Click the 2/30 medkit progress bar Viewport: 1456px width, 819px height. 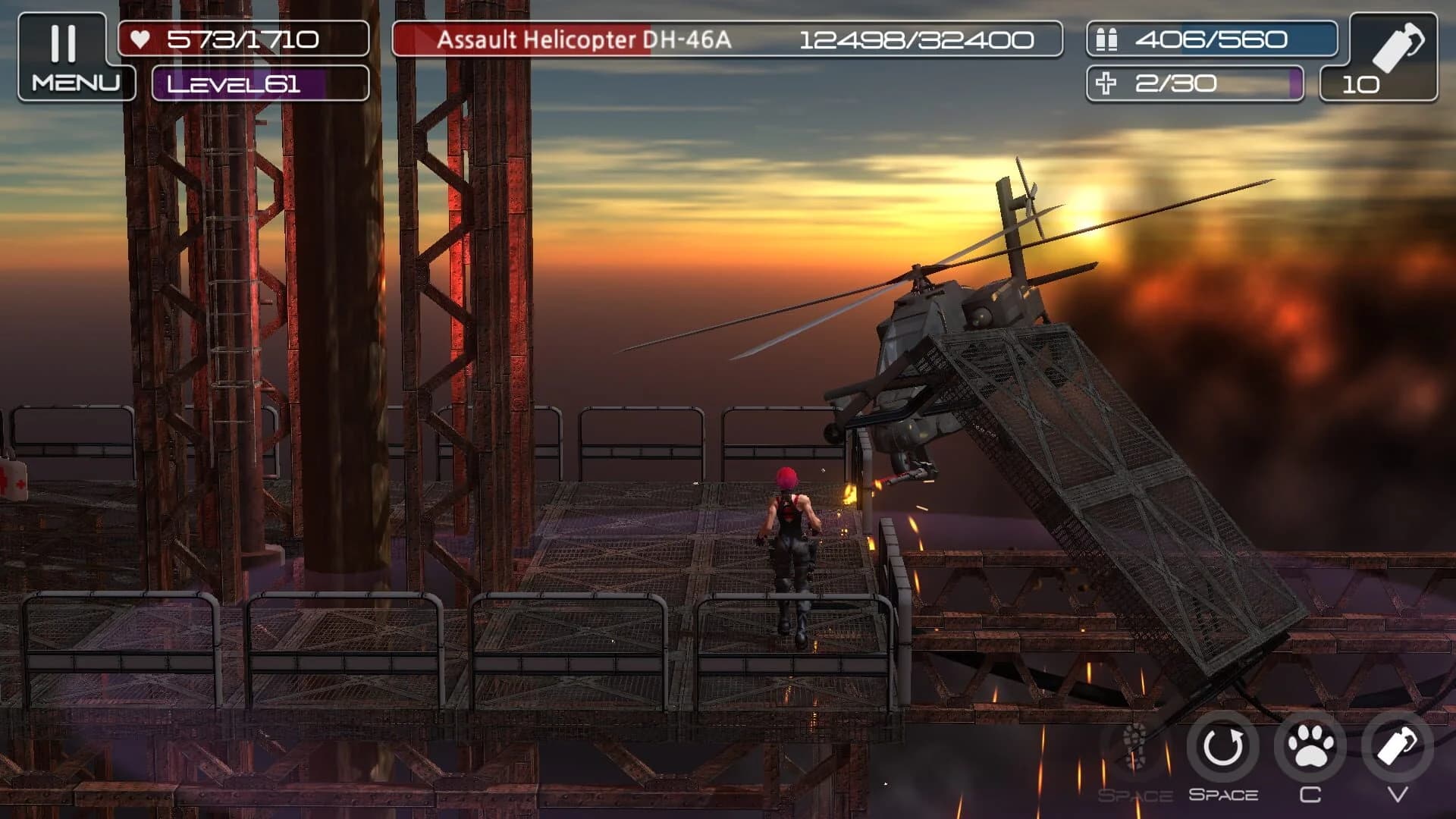[x=1194, y=83]
